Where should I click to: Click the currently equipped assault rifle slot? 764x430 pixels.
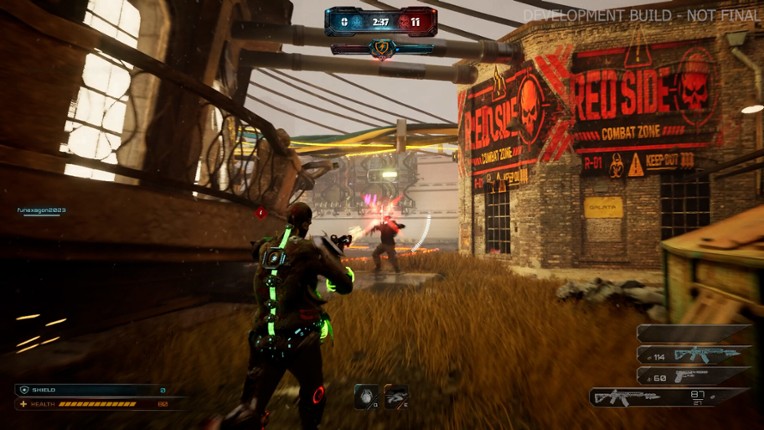pos(668,397)
